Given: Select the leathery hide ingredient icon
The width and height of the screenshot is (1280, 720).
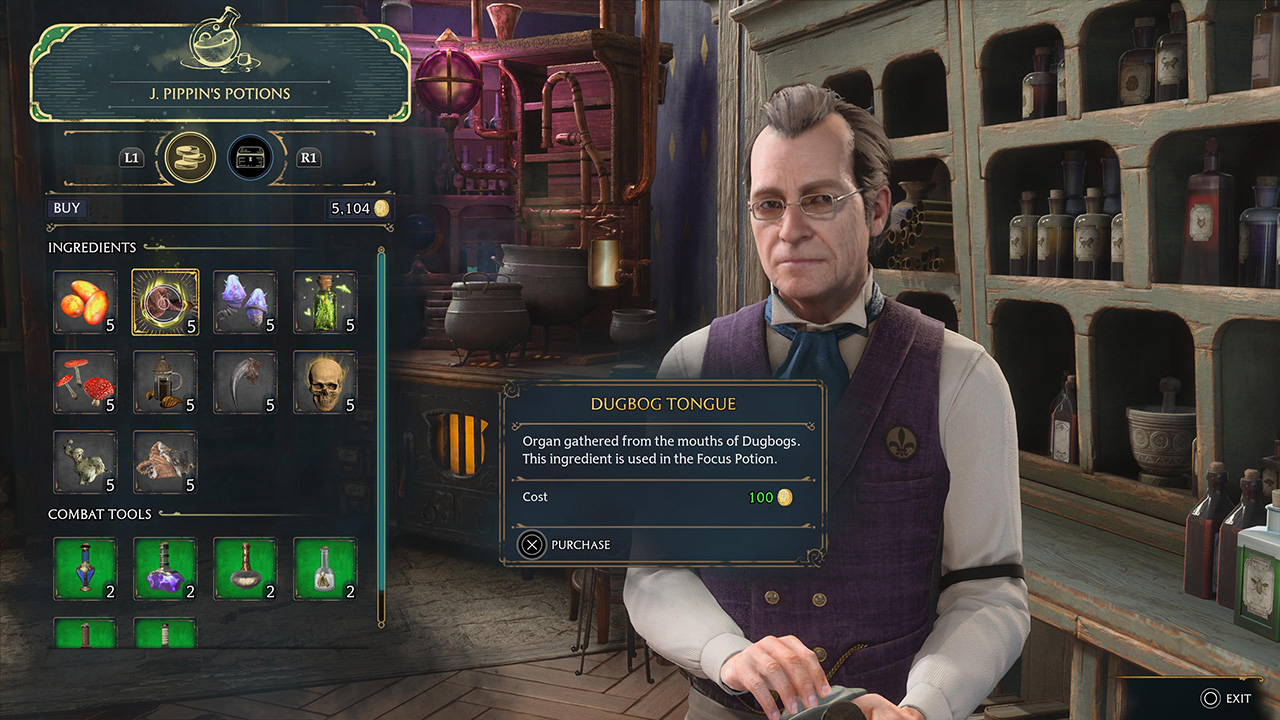Looking at the screenshot, I should [x=165, y=462].
